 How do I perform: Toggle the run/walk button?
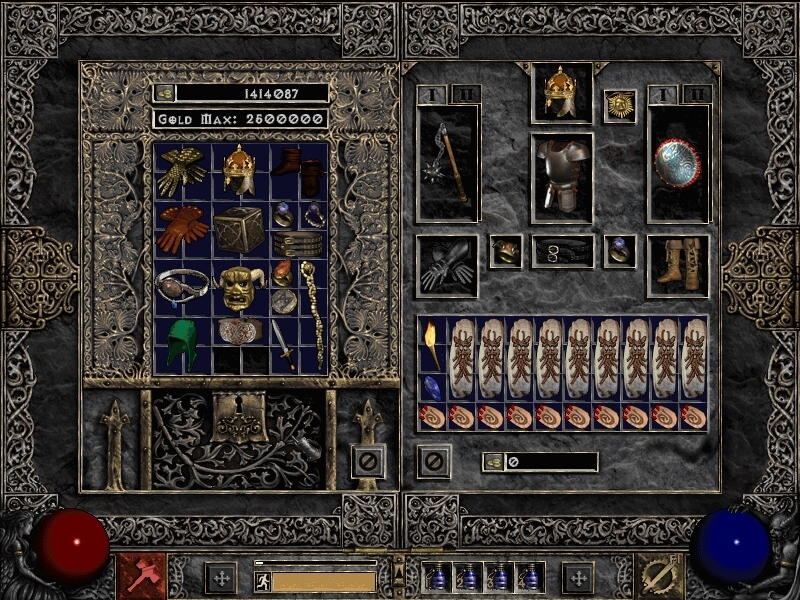click(262, 581)
